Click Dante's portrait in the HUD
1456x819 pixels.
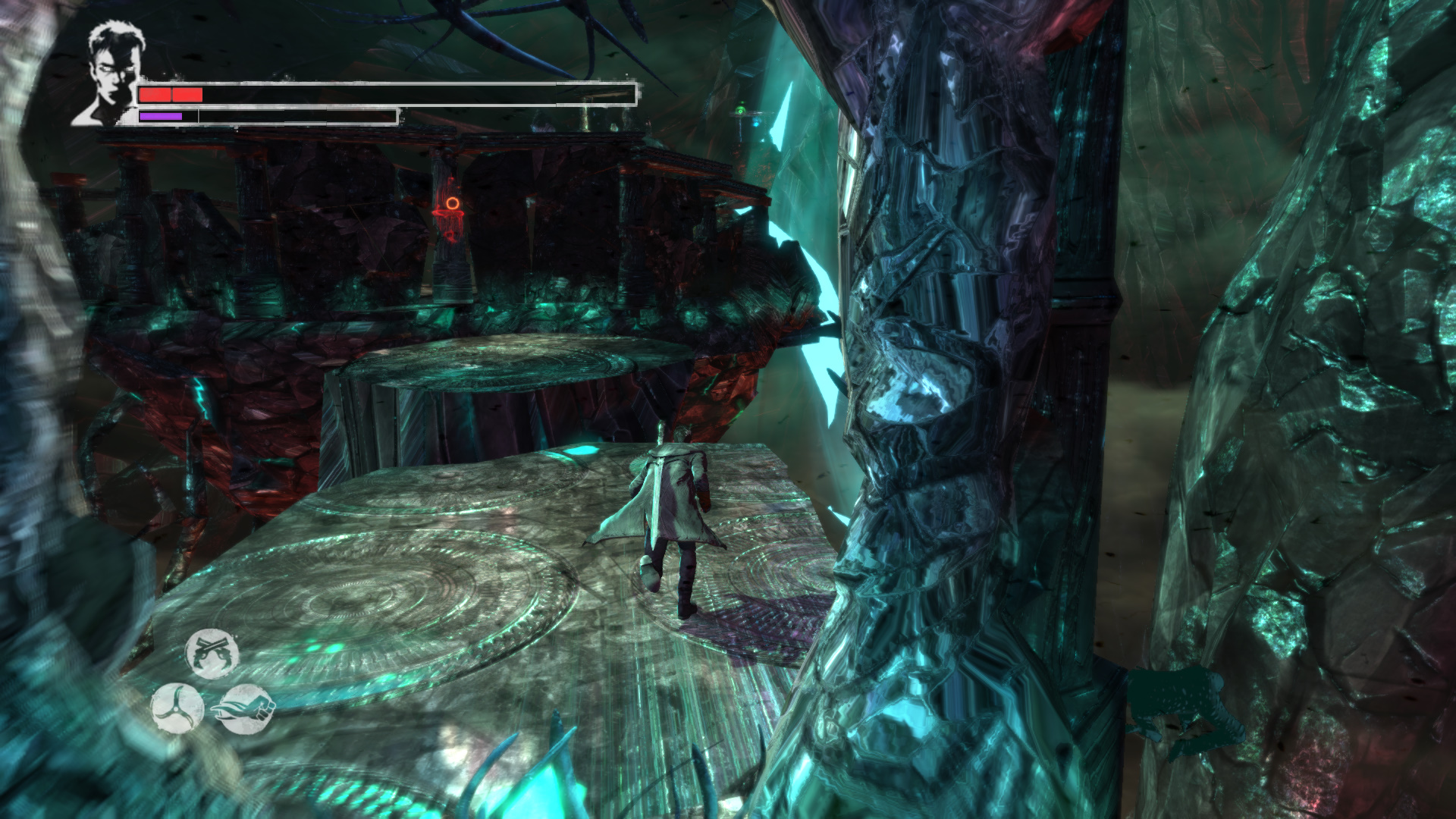point(108,74)
